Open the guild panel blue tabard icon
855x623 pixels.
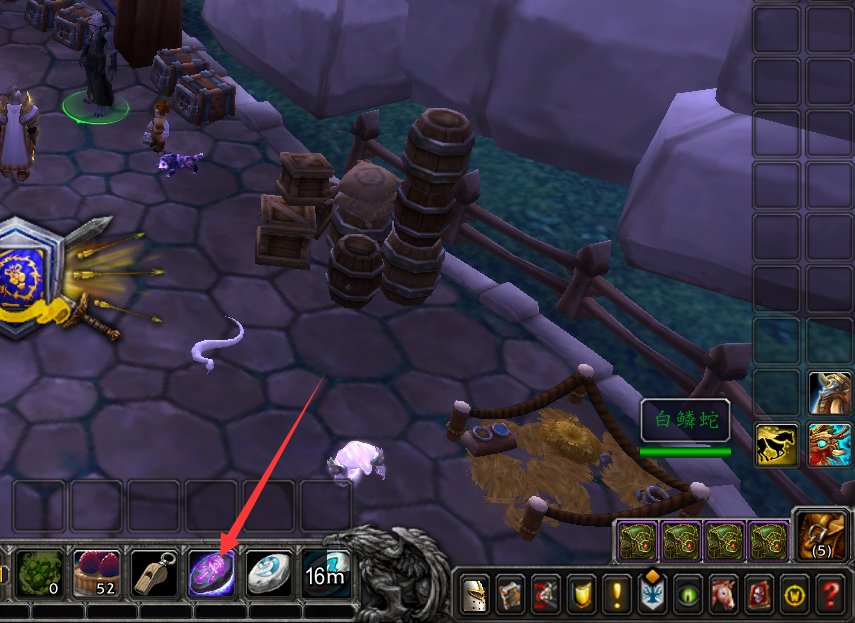653,596
